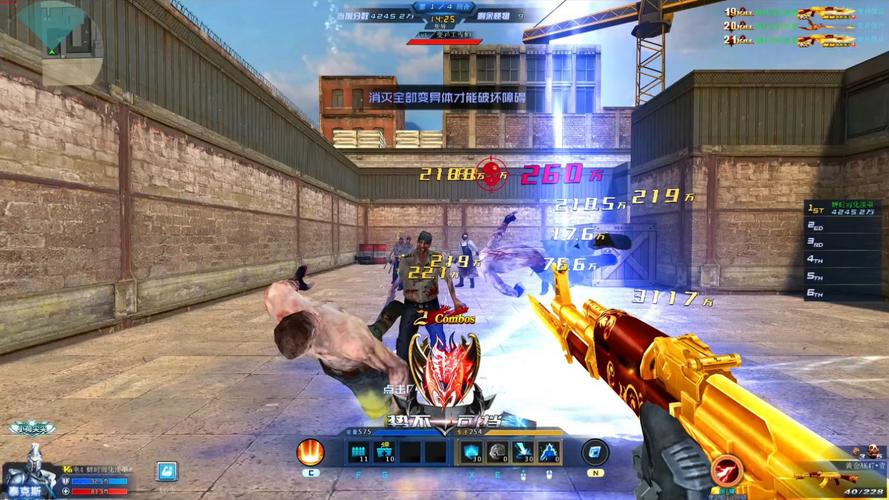Click the winged badge above the portrait
Image resolution: width=889 pixels, height=500 pixels.
click(x=32, y=429)
